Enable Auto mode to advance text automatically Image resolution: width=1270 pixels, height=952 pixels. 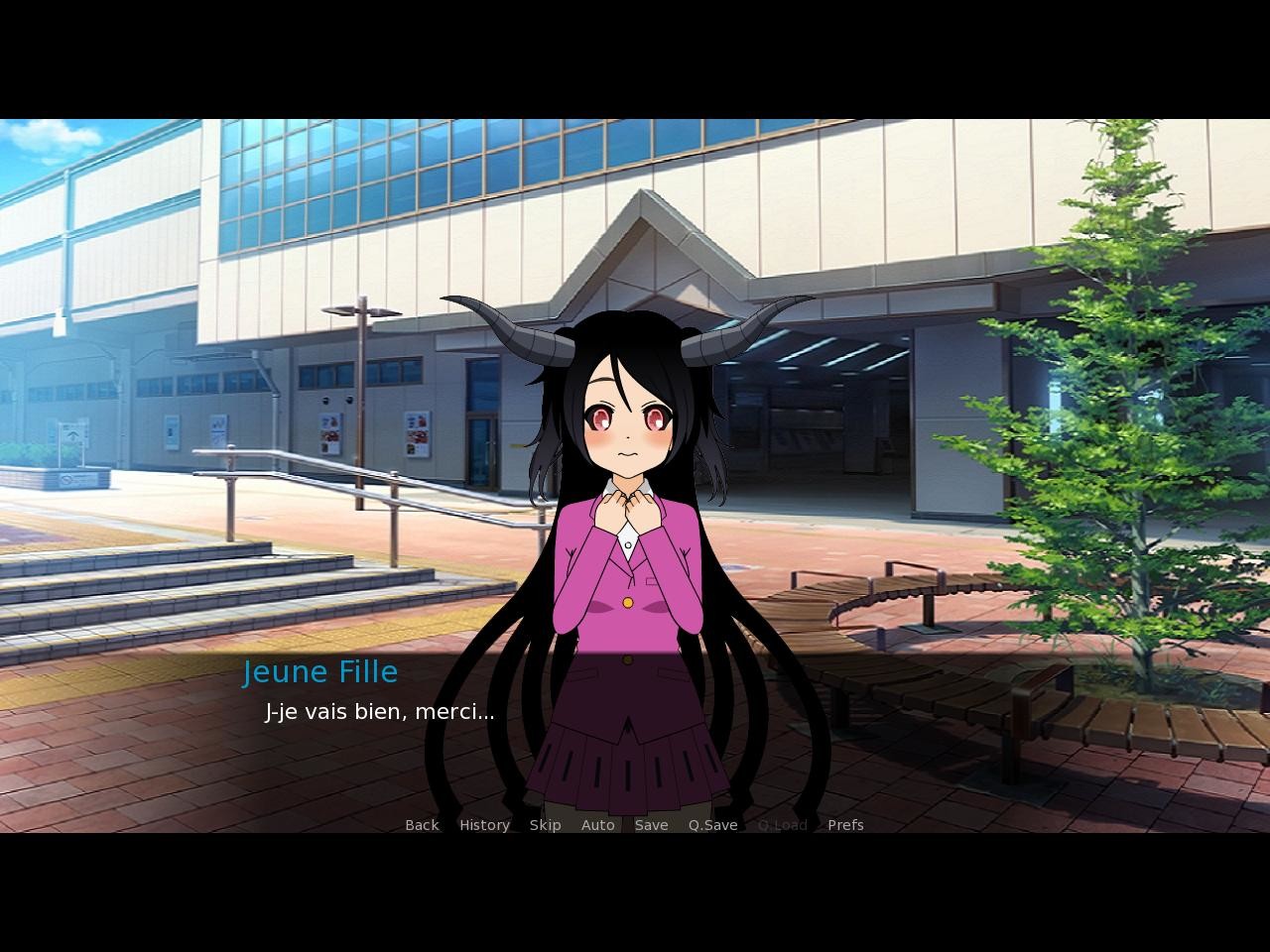pyautogui.click(x=597, y=824)
